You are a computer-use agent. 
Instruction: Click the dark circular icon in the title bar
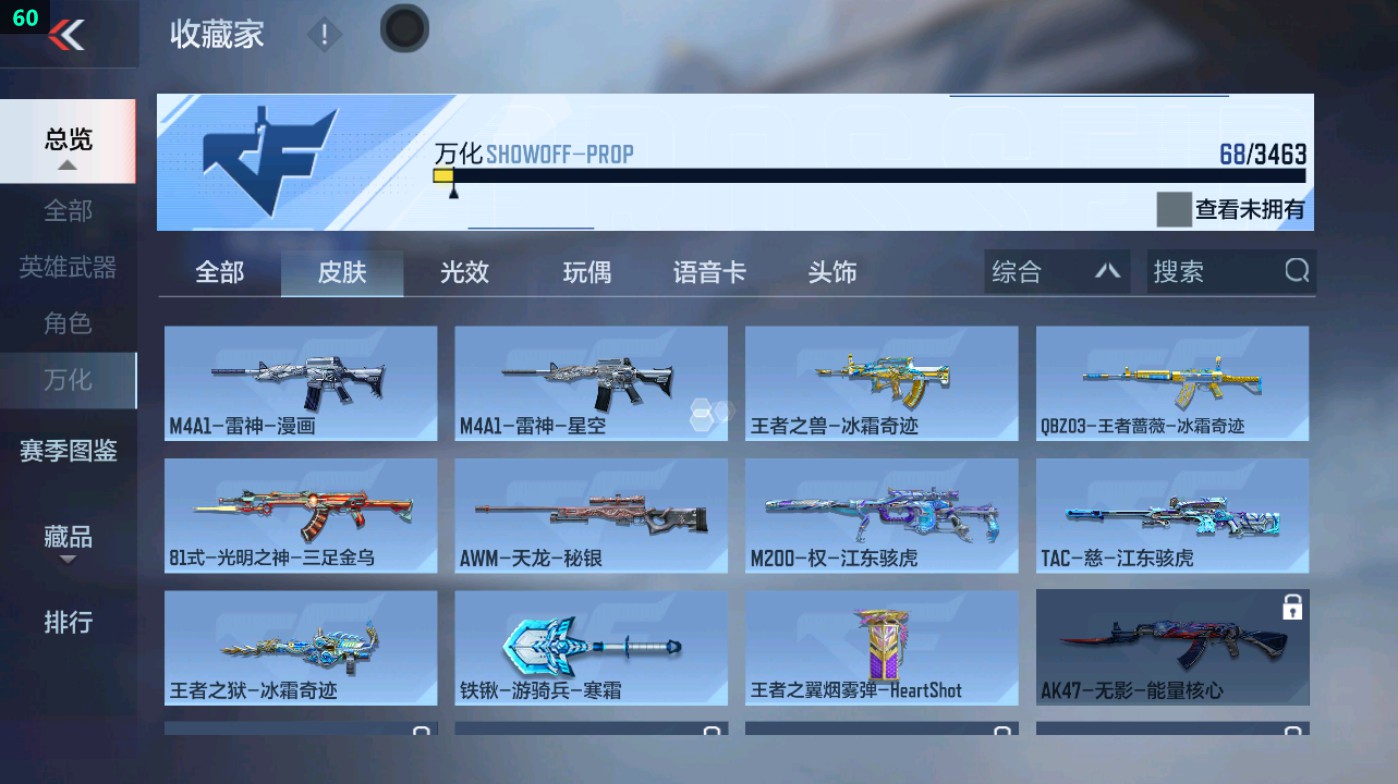pyautogui.click(x=404, y=29)
